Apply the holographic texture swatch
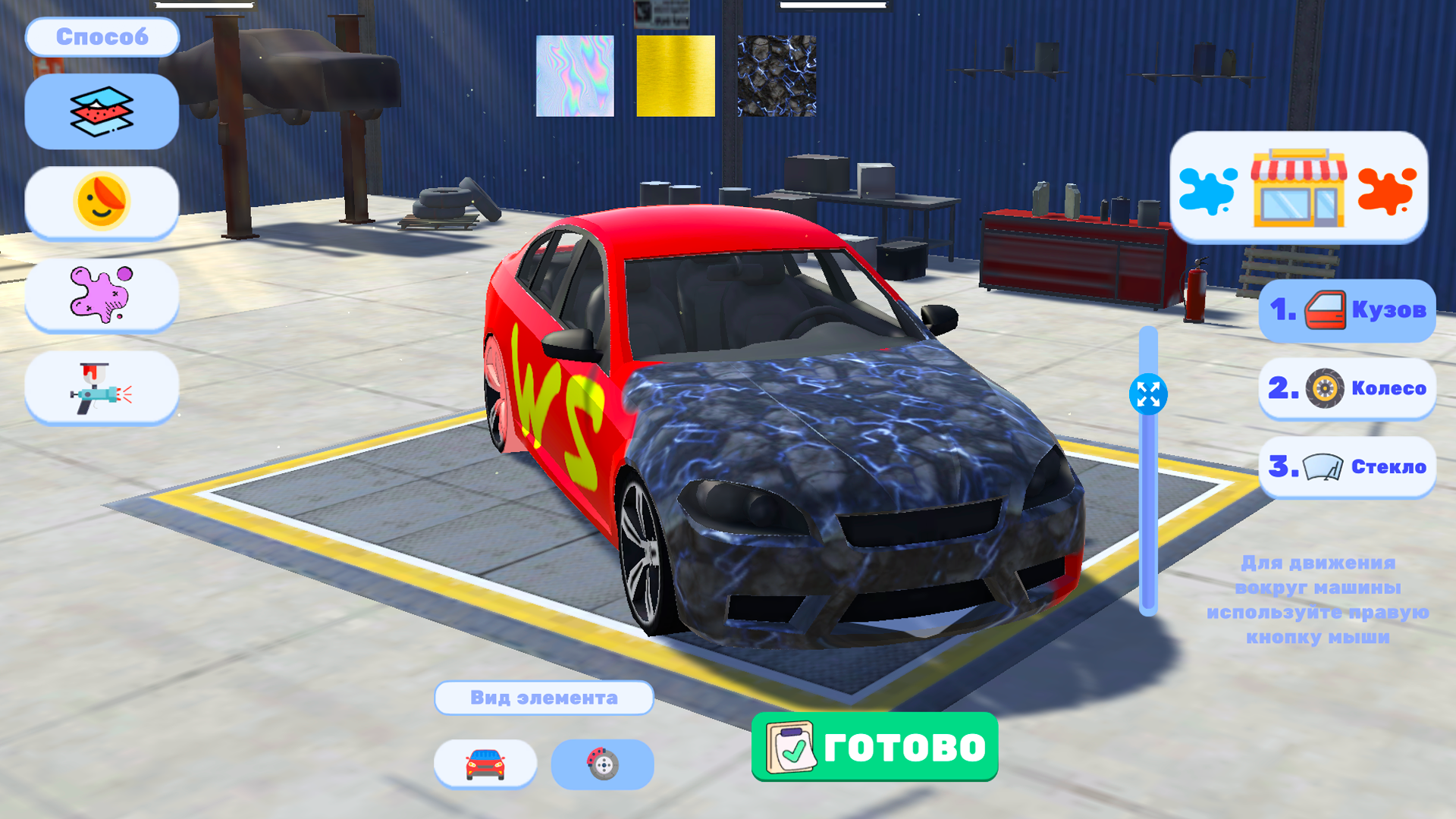The height and width of the screenshot is (819, 1456). tap(574, 75)
